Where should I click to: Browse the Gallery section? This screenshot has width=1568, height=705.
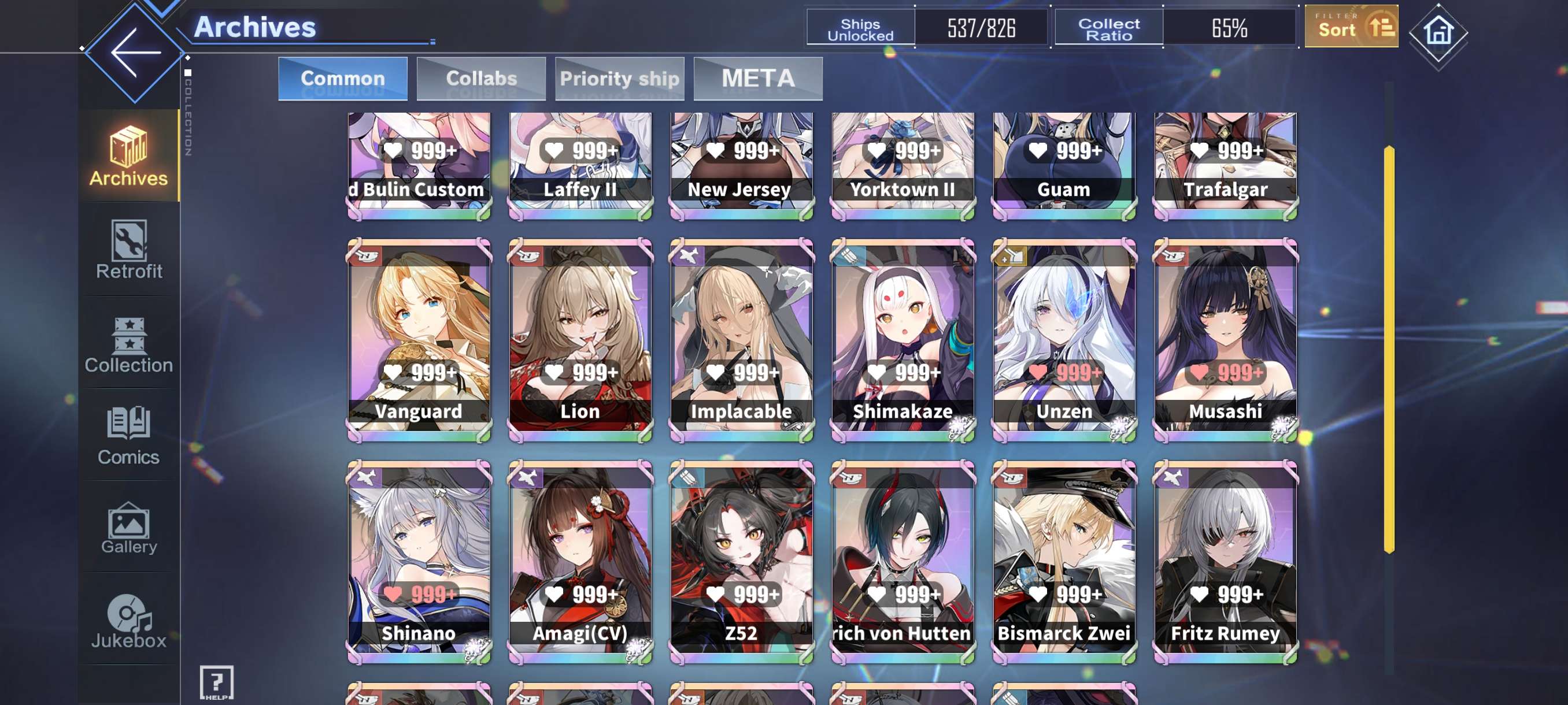129,528
